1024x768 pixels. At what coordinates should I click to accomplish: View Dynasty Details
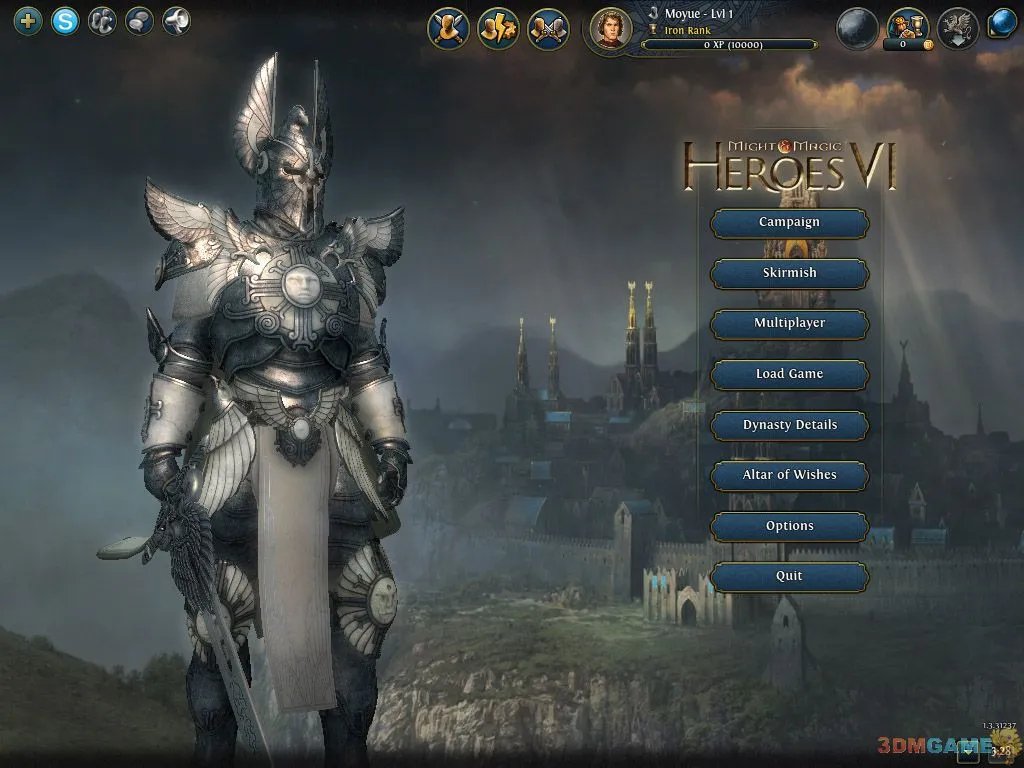789,425
